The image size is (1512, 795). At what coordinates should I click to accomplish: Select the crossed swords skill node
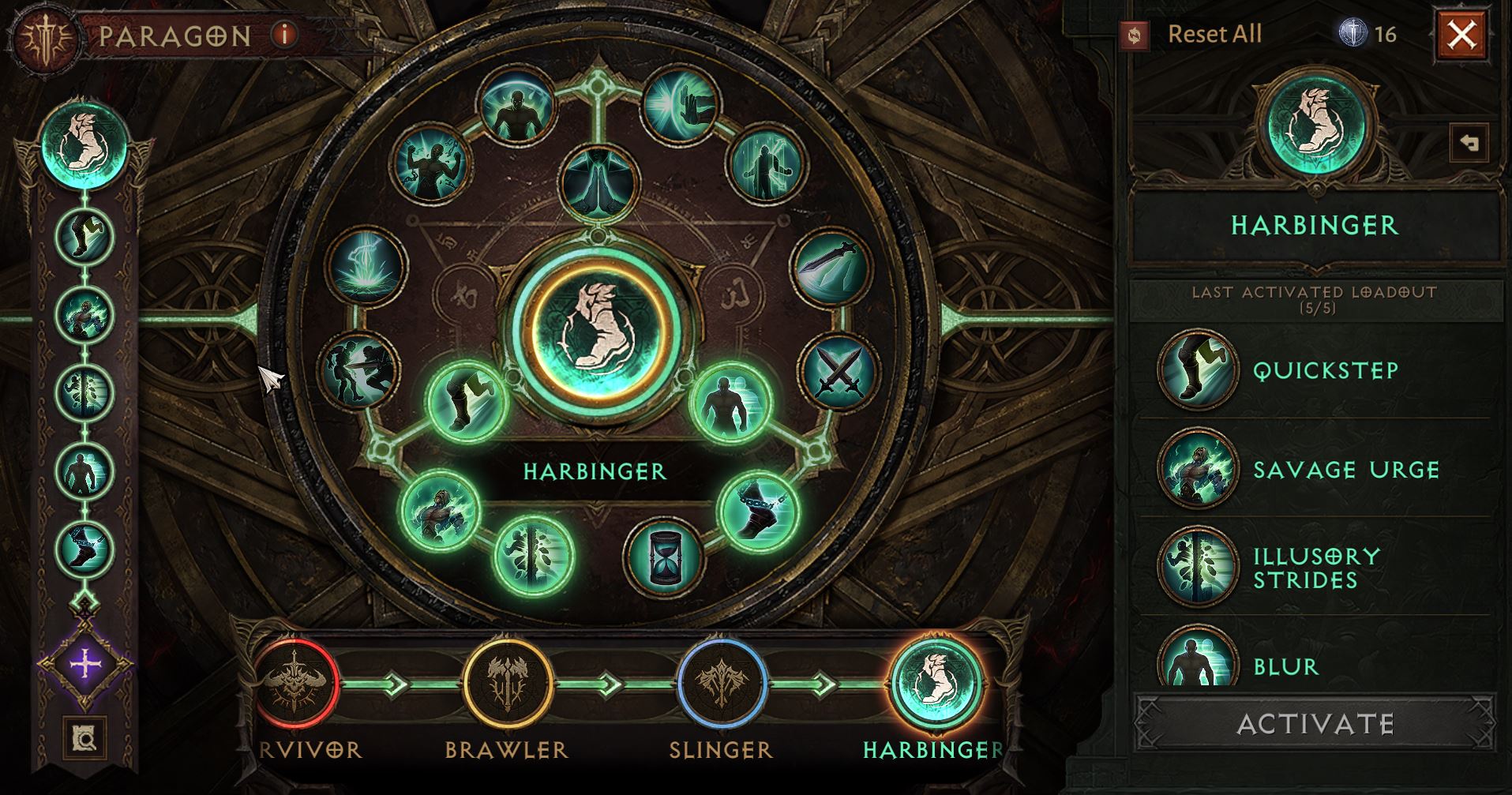838,372
